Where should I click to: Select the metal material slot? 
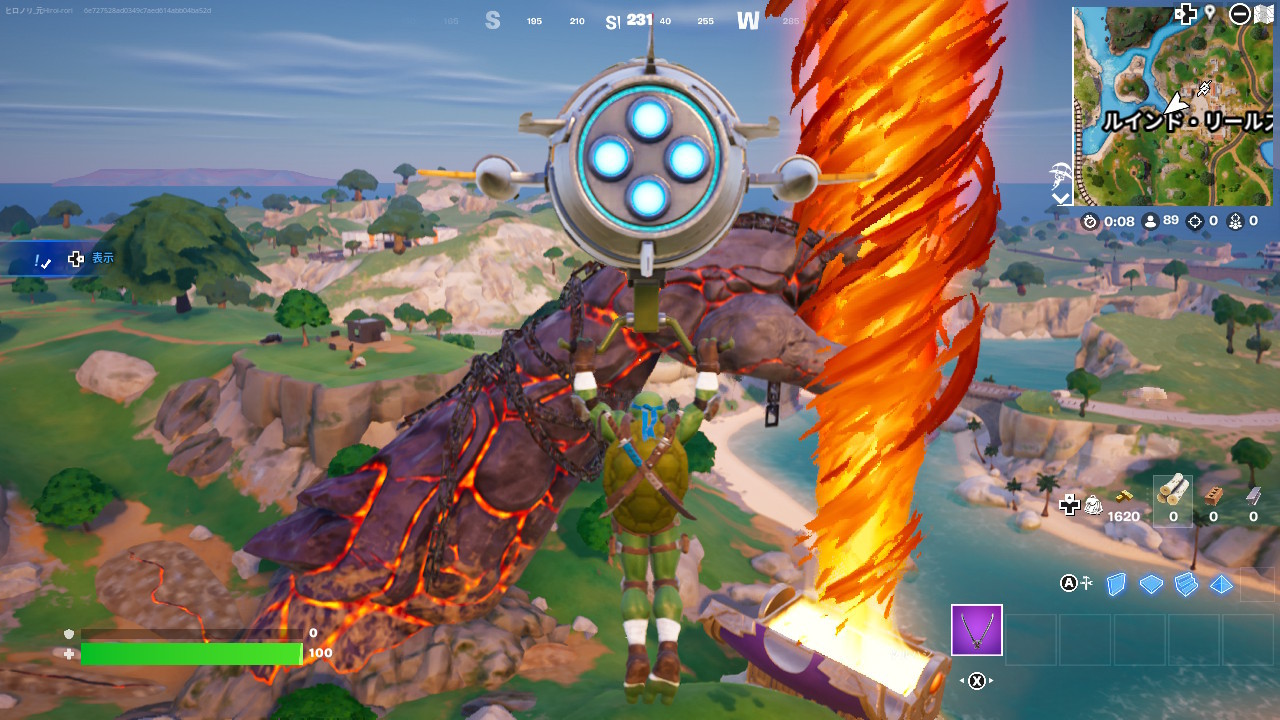pos(1253,497)
